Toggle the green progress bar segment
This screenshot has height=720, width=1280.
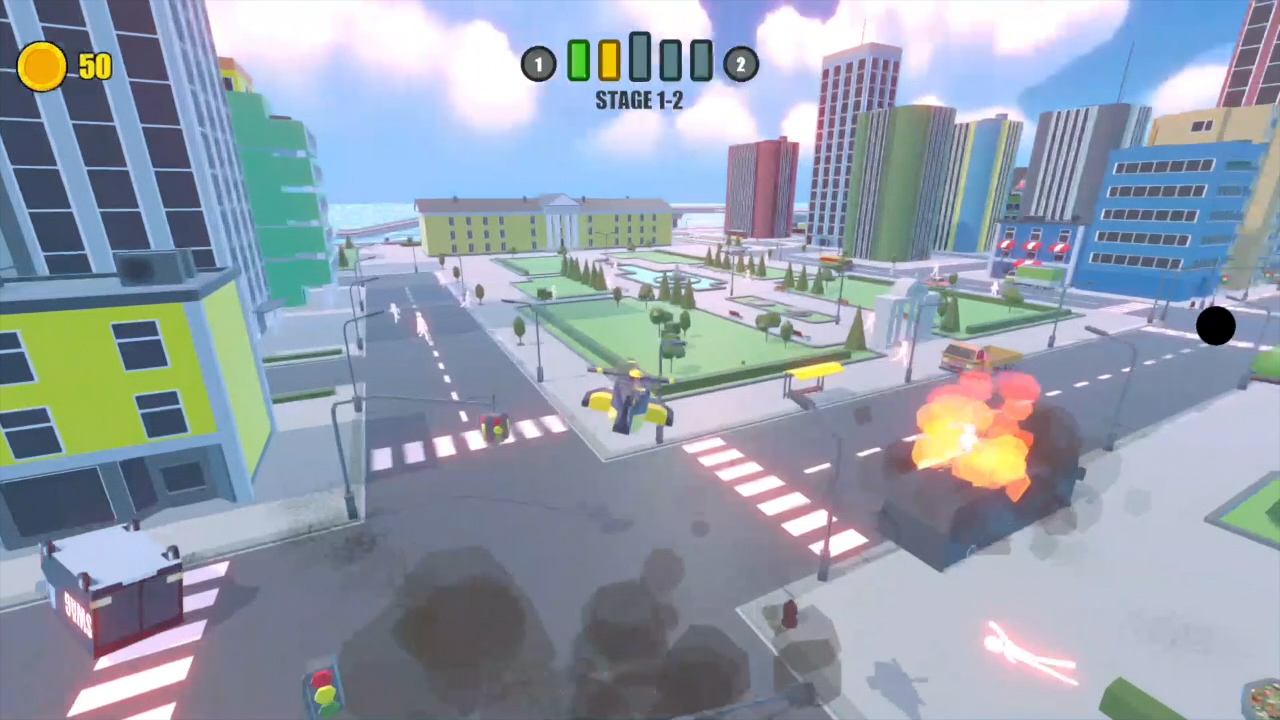click(578, 62)
